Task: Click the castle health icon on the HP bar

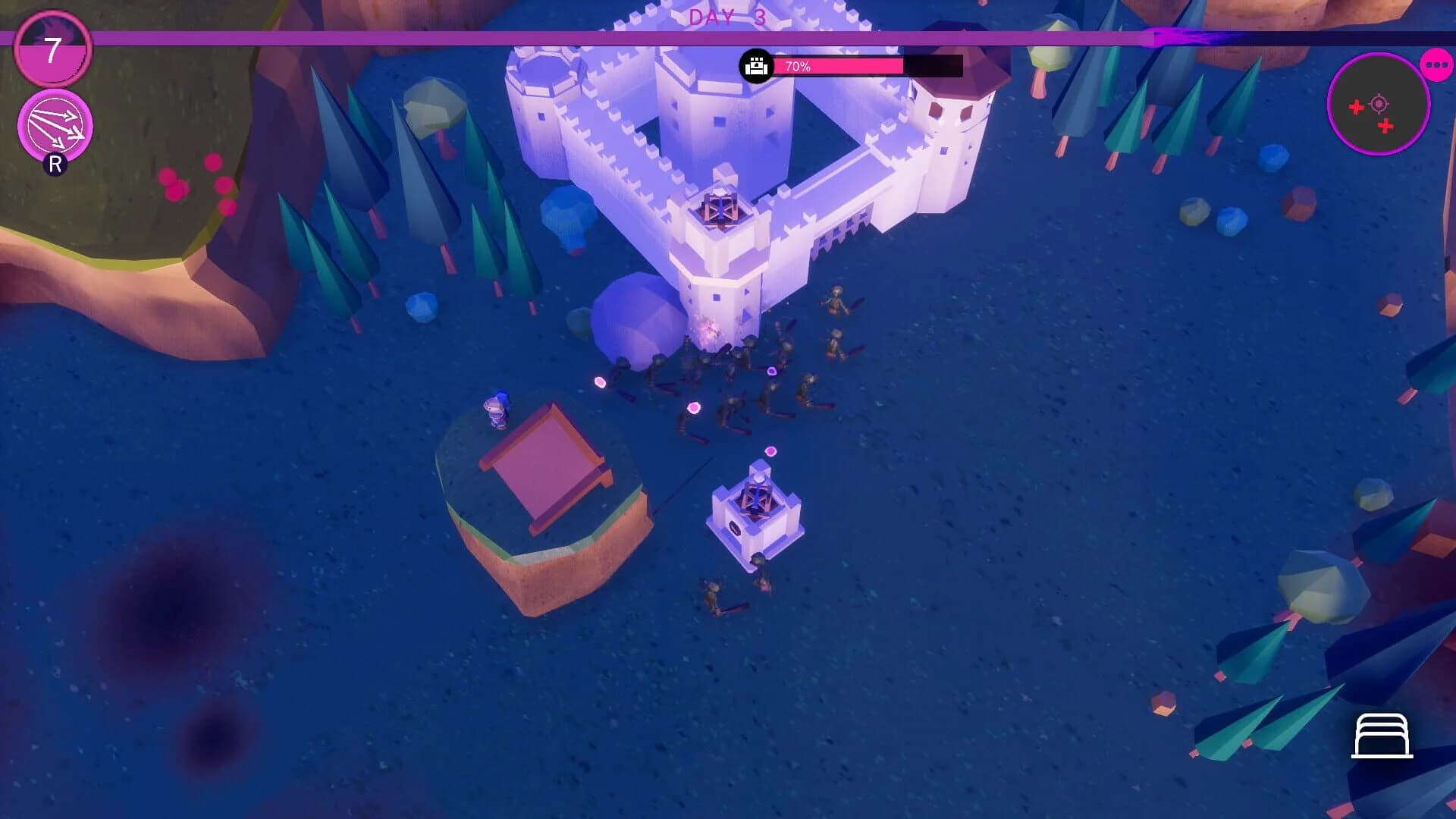Action: point(757,67)
